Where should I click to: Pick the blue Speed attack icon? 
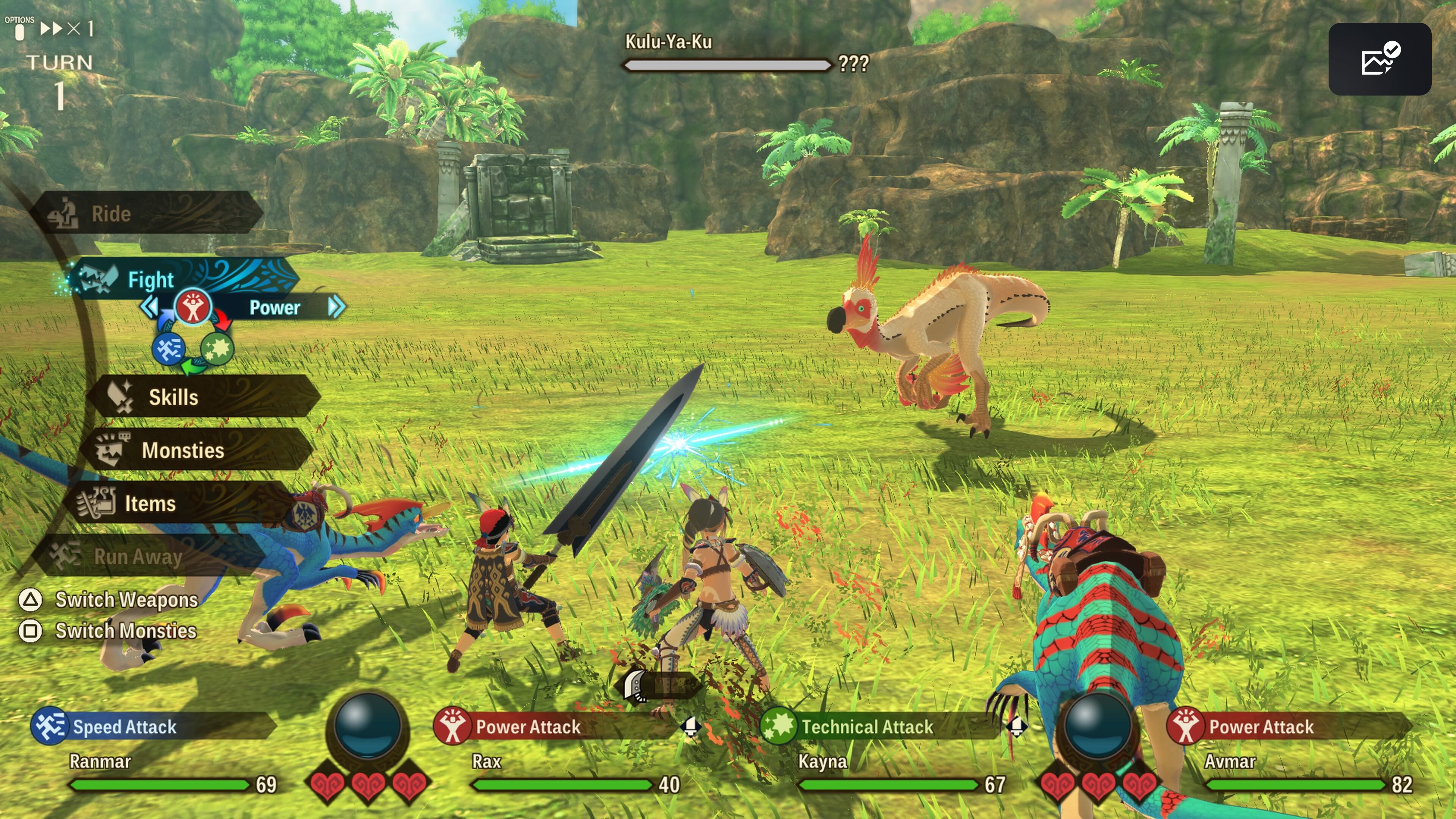coord(168,349)
